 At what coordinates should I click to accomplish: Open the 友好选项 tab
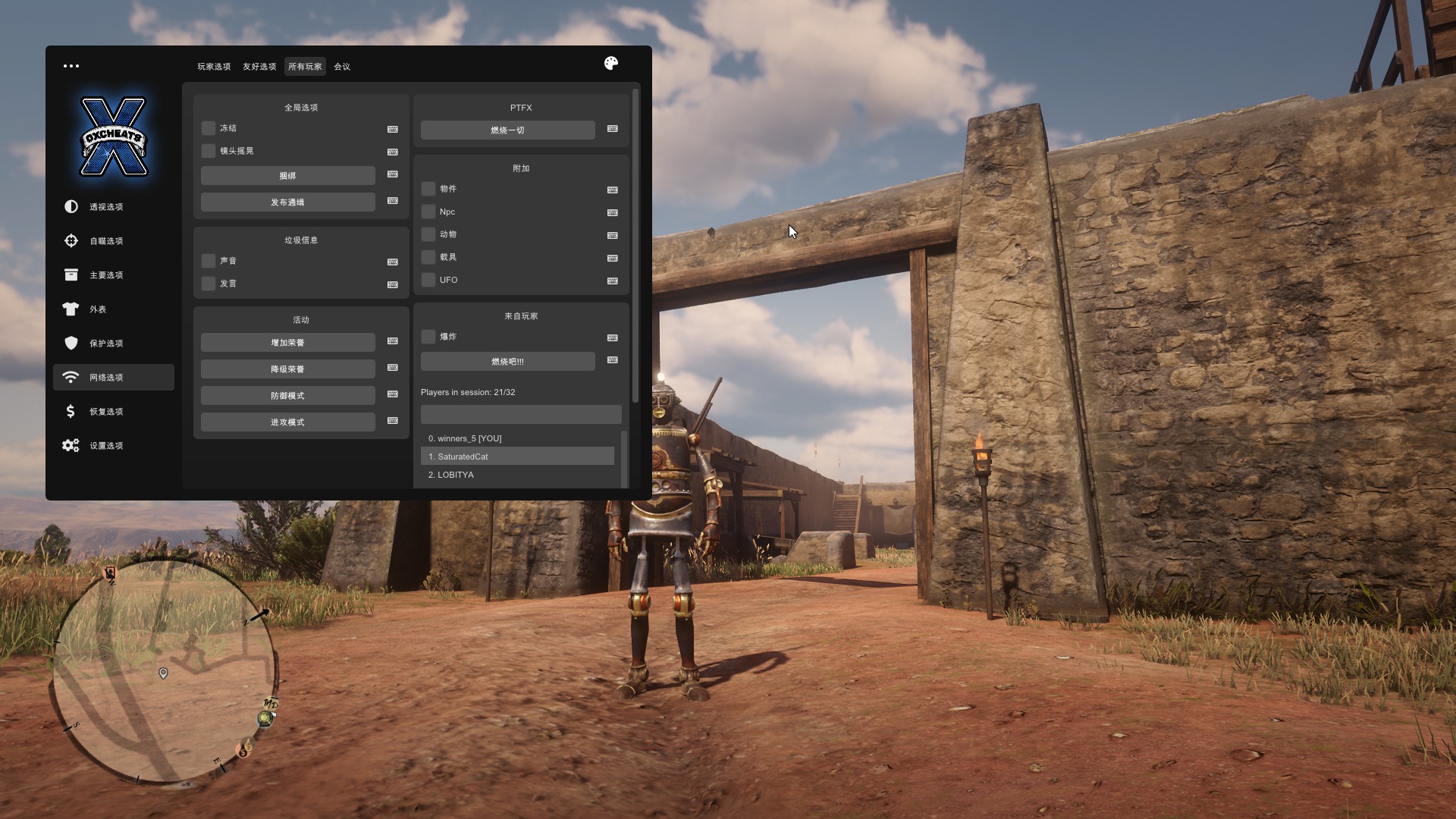point(259,67)
